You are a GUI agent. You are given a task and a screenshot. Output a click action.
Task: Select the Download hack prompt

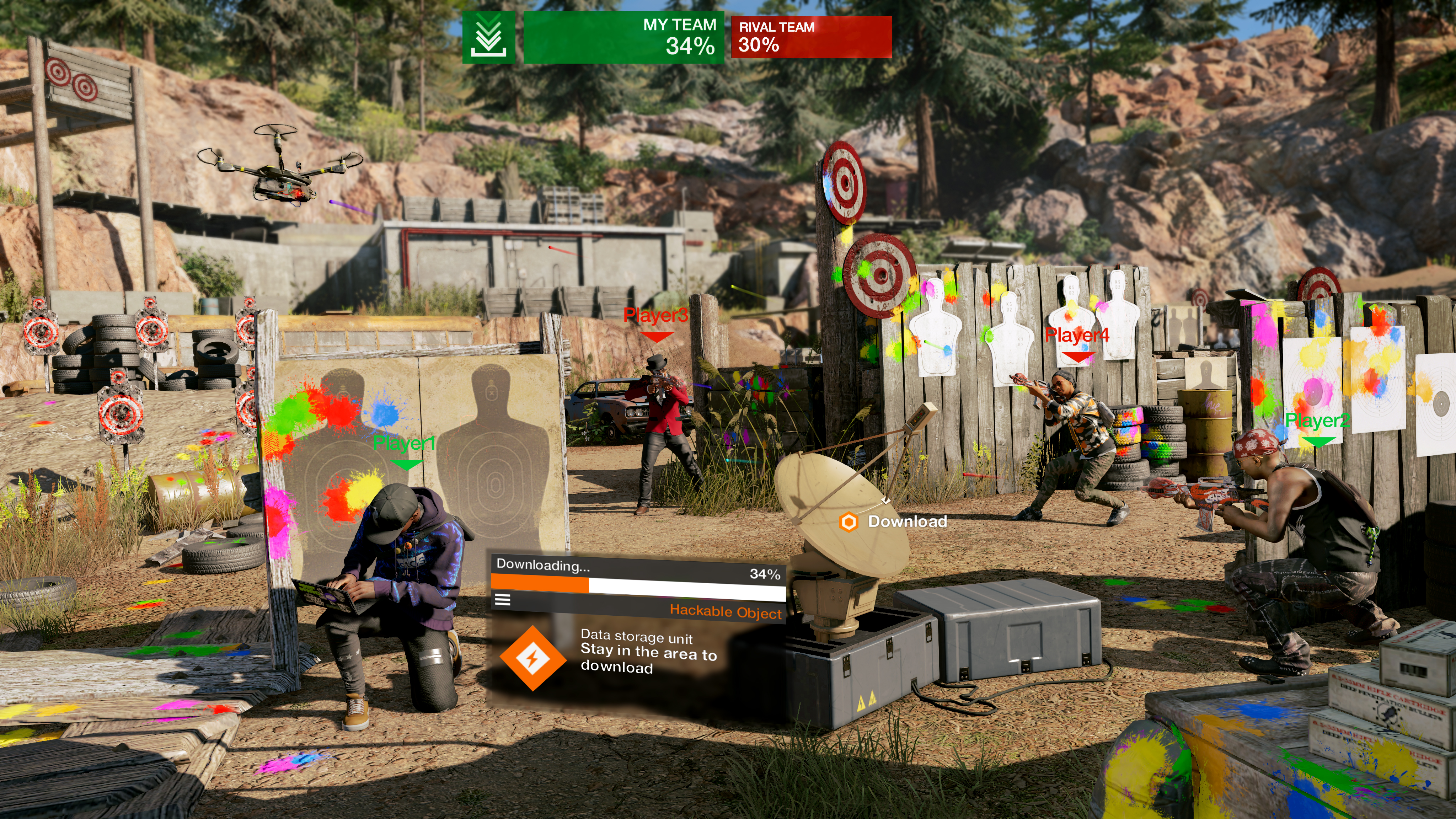point(894,521)
